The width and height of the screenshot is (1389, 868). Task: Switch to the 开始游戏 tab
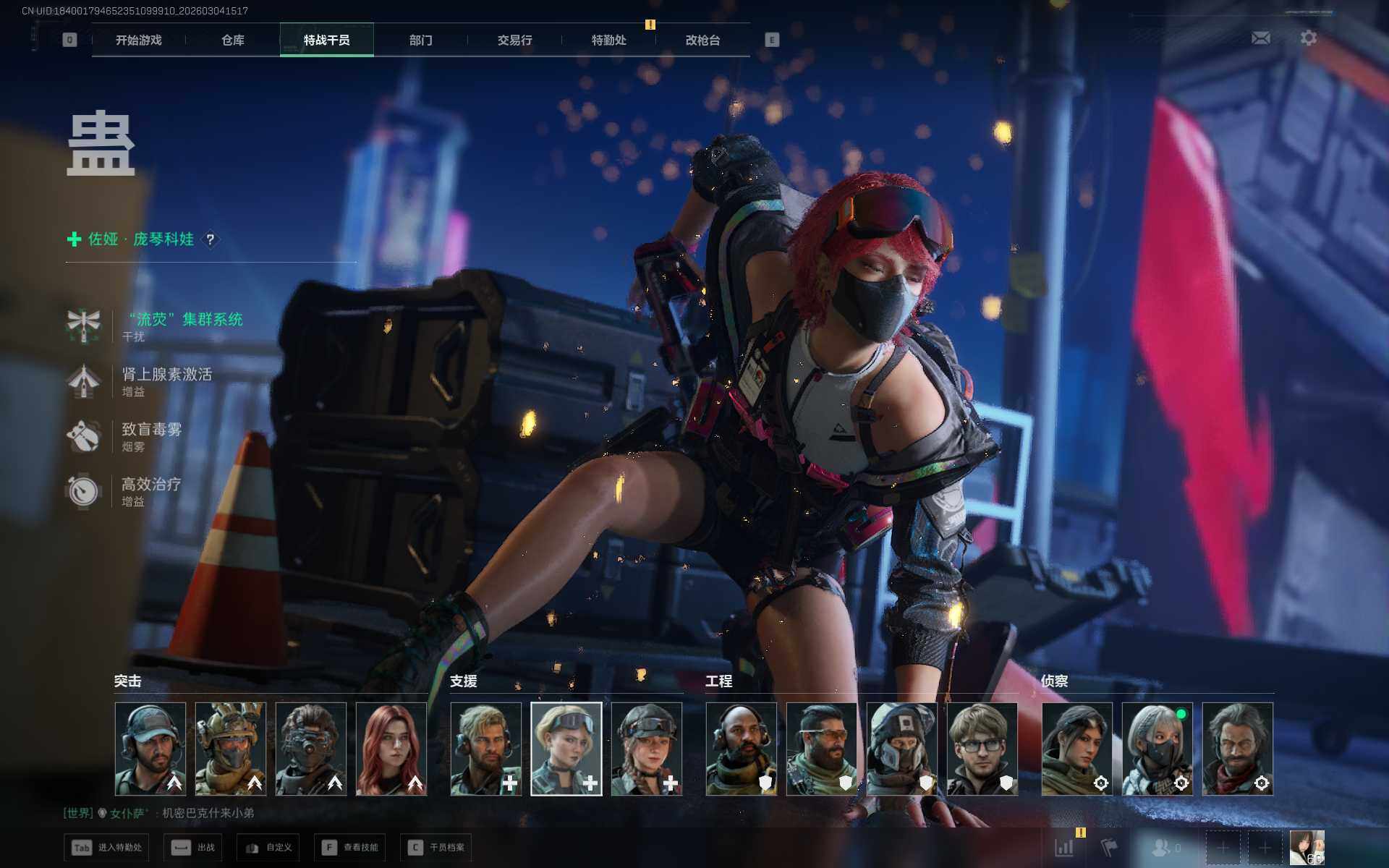pyautogui.click(x=139, y=41)
